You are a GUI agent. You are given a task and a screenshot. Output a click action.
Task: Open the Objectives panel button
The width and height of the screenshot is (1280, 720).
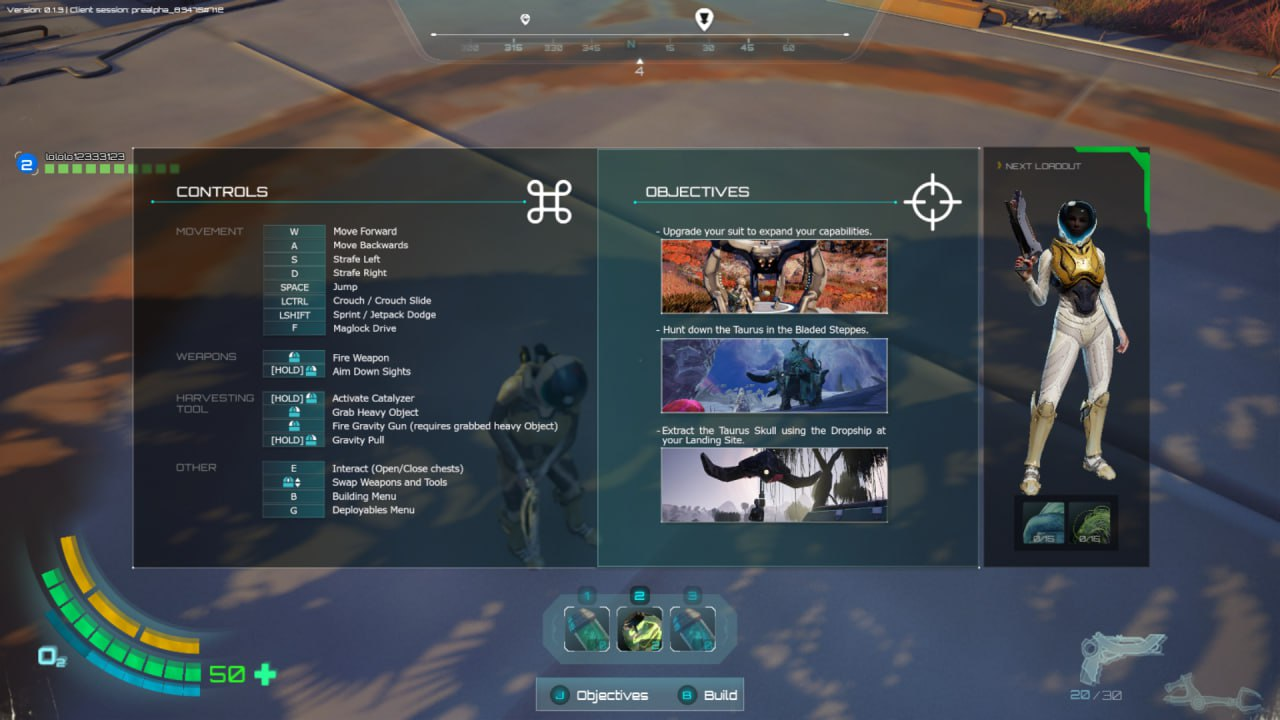point(601,695)
